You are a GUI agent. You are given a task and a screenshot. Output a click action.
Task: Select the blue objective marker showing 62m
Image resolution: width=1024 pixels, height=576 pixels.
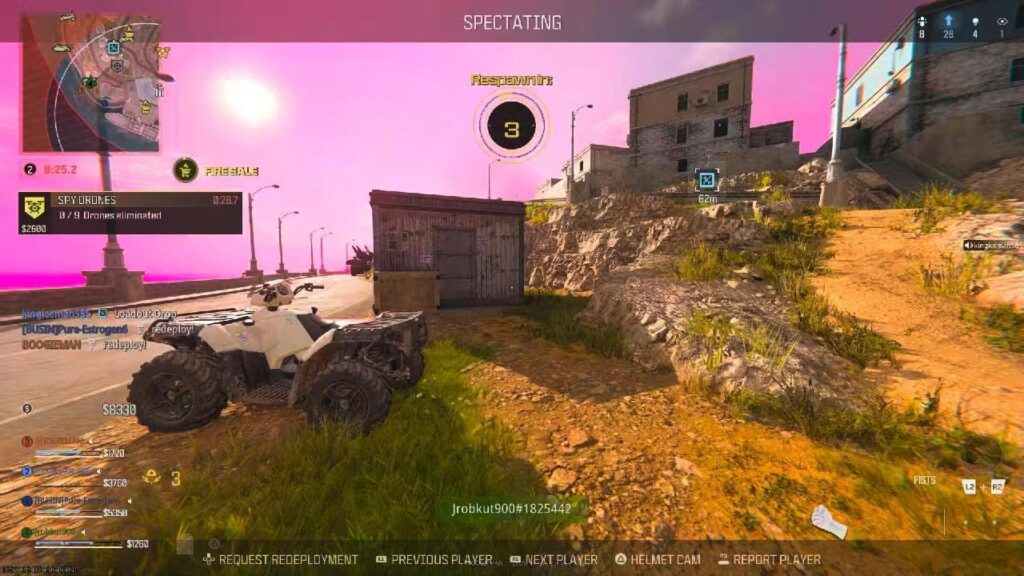(x=707, y=180)
